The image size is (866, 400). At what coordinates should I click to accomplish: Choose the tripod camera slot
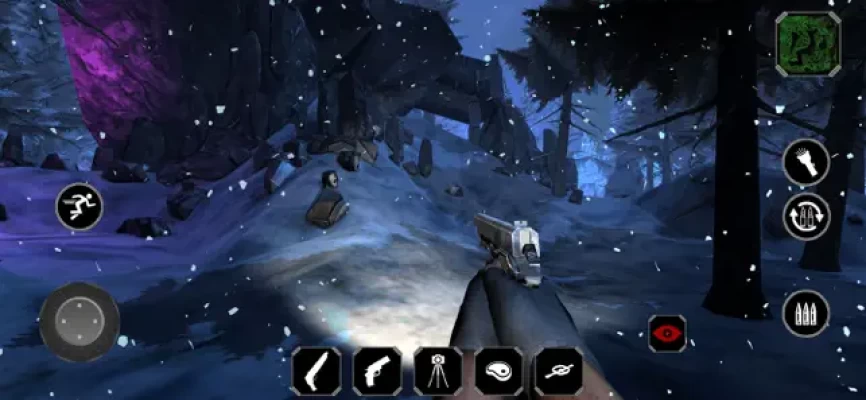click(438, 371)
